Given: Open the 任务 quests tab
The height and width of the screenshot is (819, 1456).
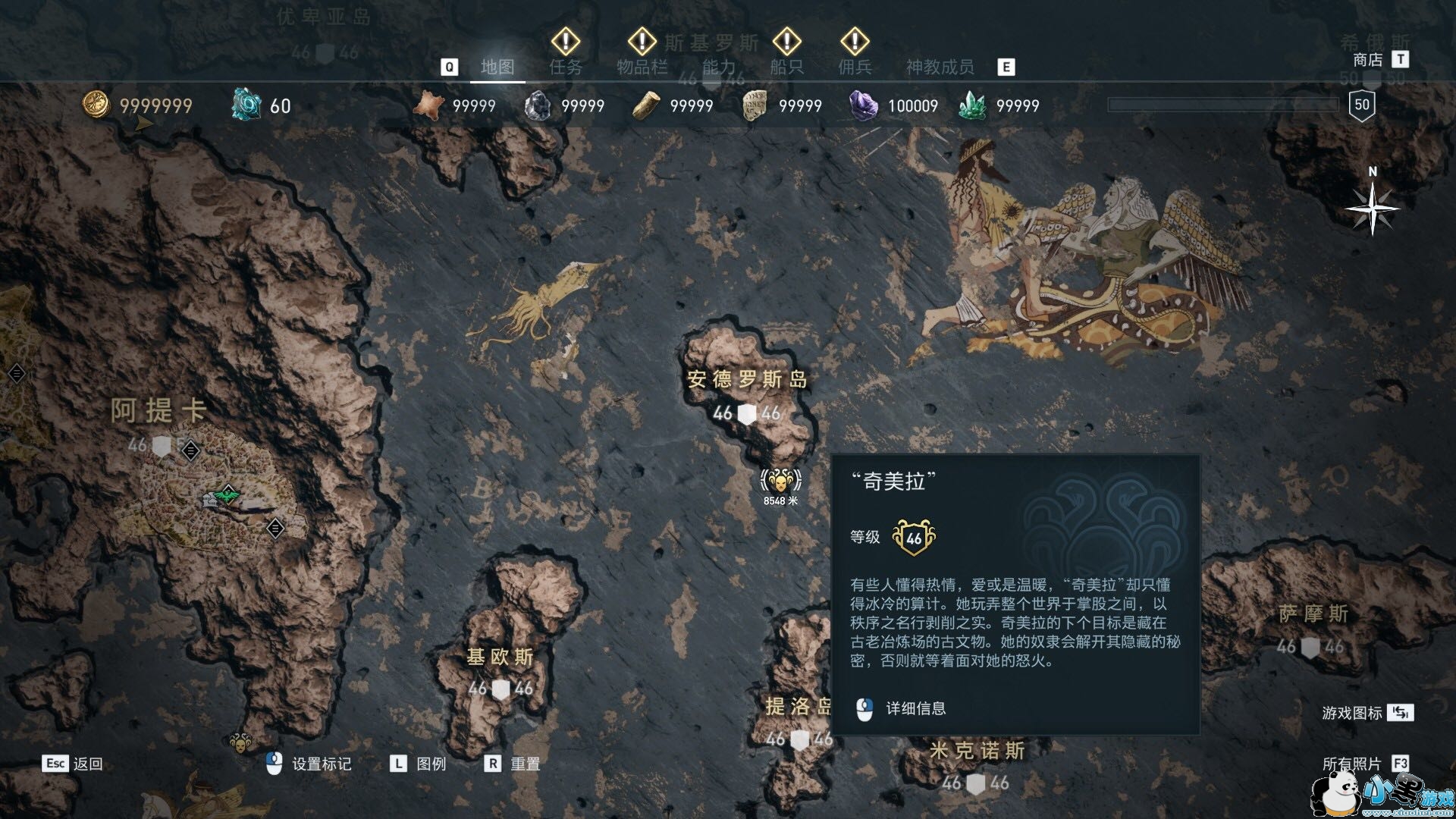Looking at the screenshot, I should tap(566, 67).
